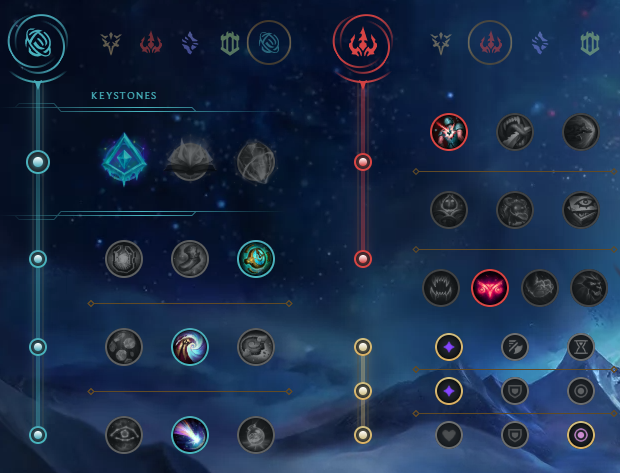Select the Approach Velocity comet rune

pos(190,435)
